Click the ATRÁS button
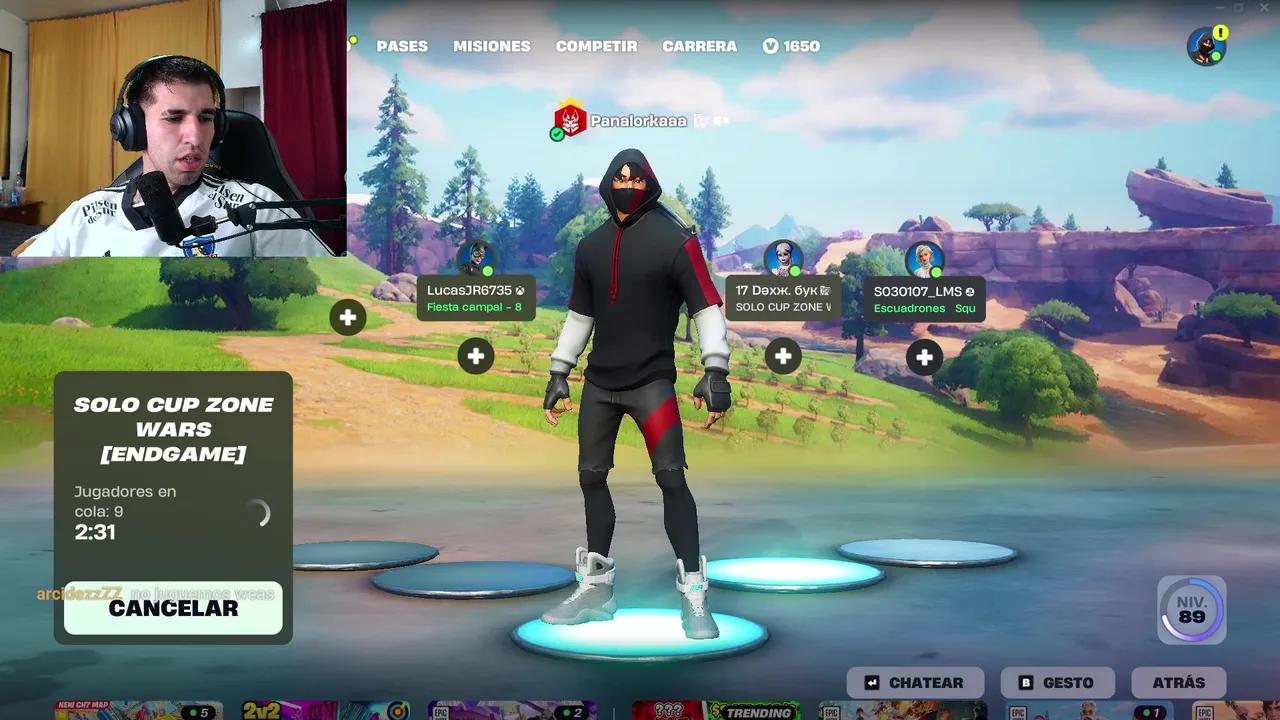This screenshot has width=1280, height=720. pyautogui.click(x=1178, y=683)
